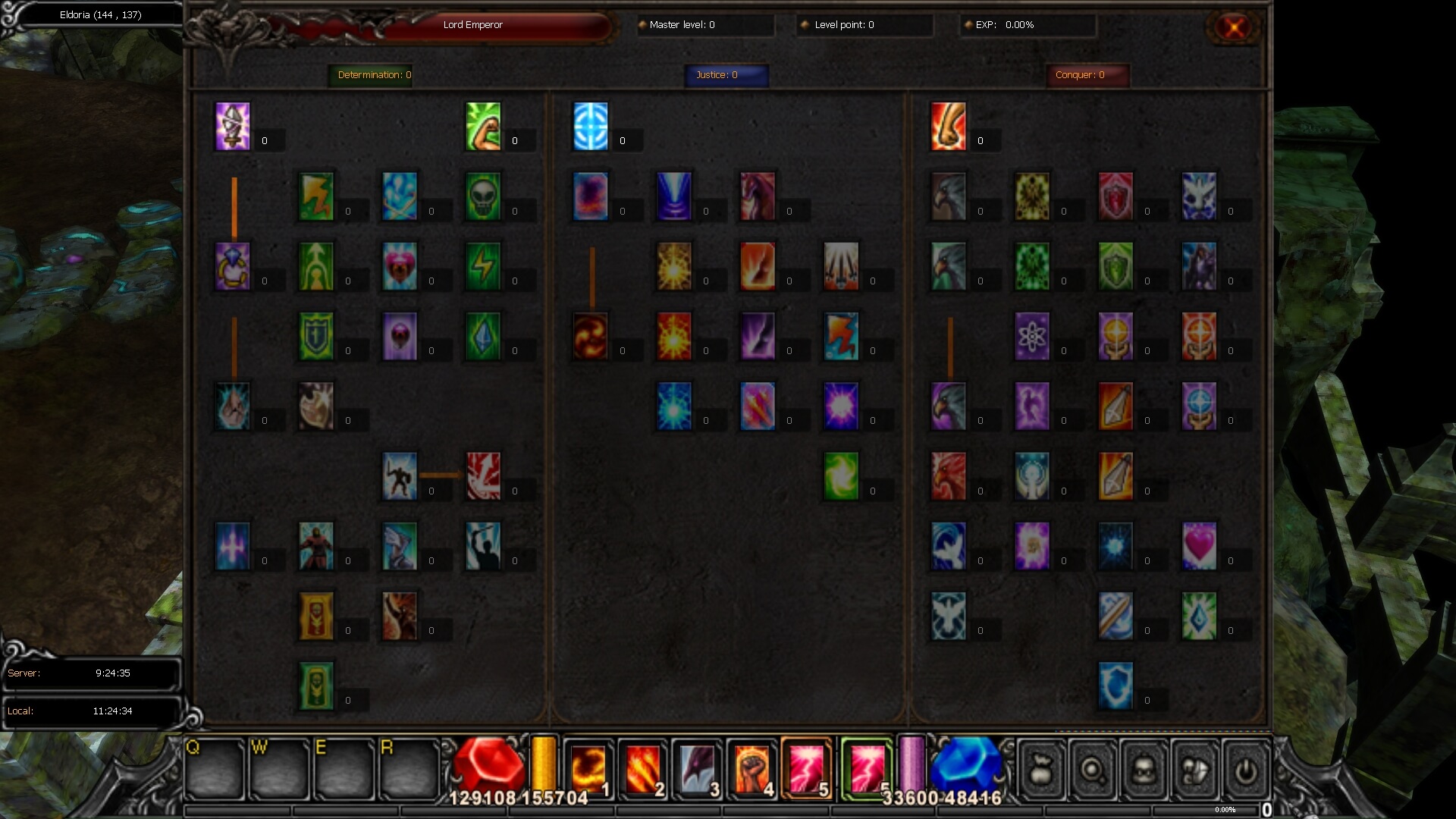Switch to the Justice tab
Screen dimensions: 1456x819
point(726,75)
